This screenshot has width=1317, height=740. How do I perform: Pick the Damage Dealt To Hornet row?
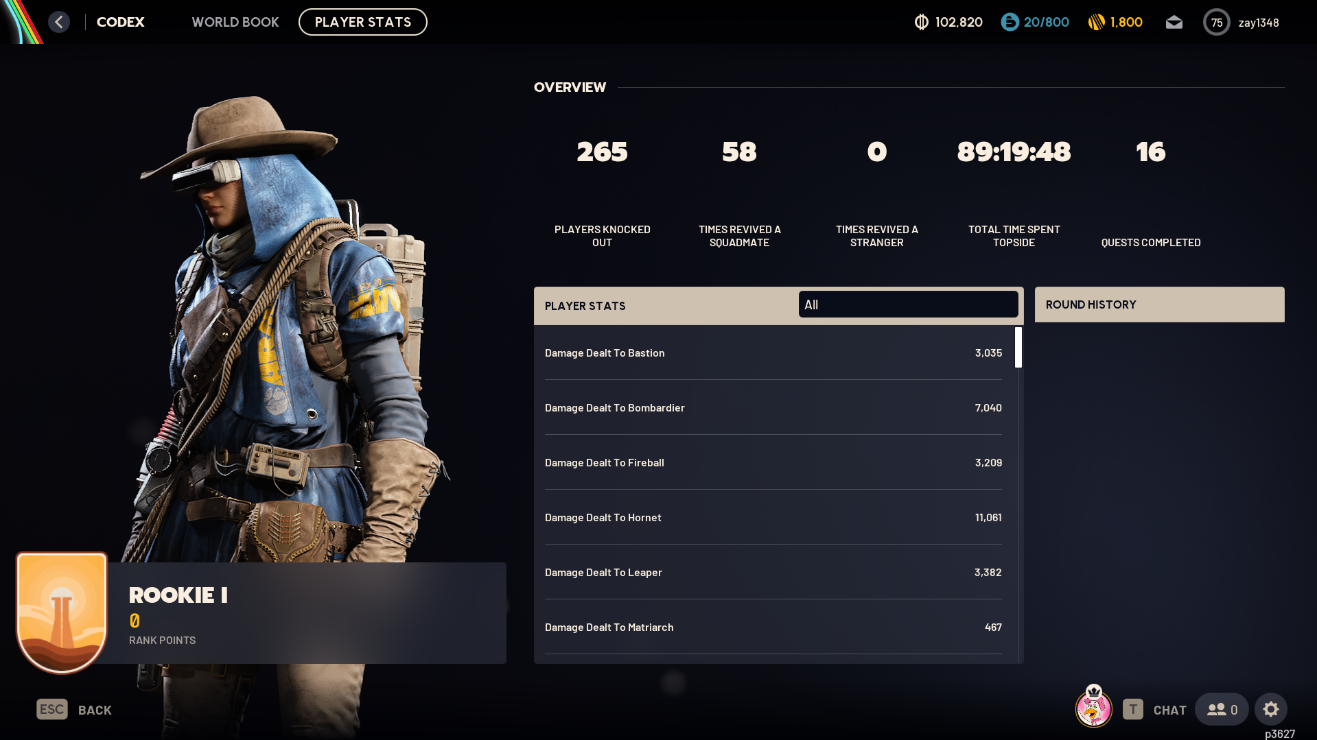[x=773, y=518]
